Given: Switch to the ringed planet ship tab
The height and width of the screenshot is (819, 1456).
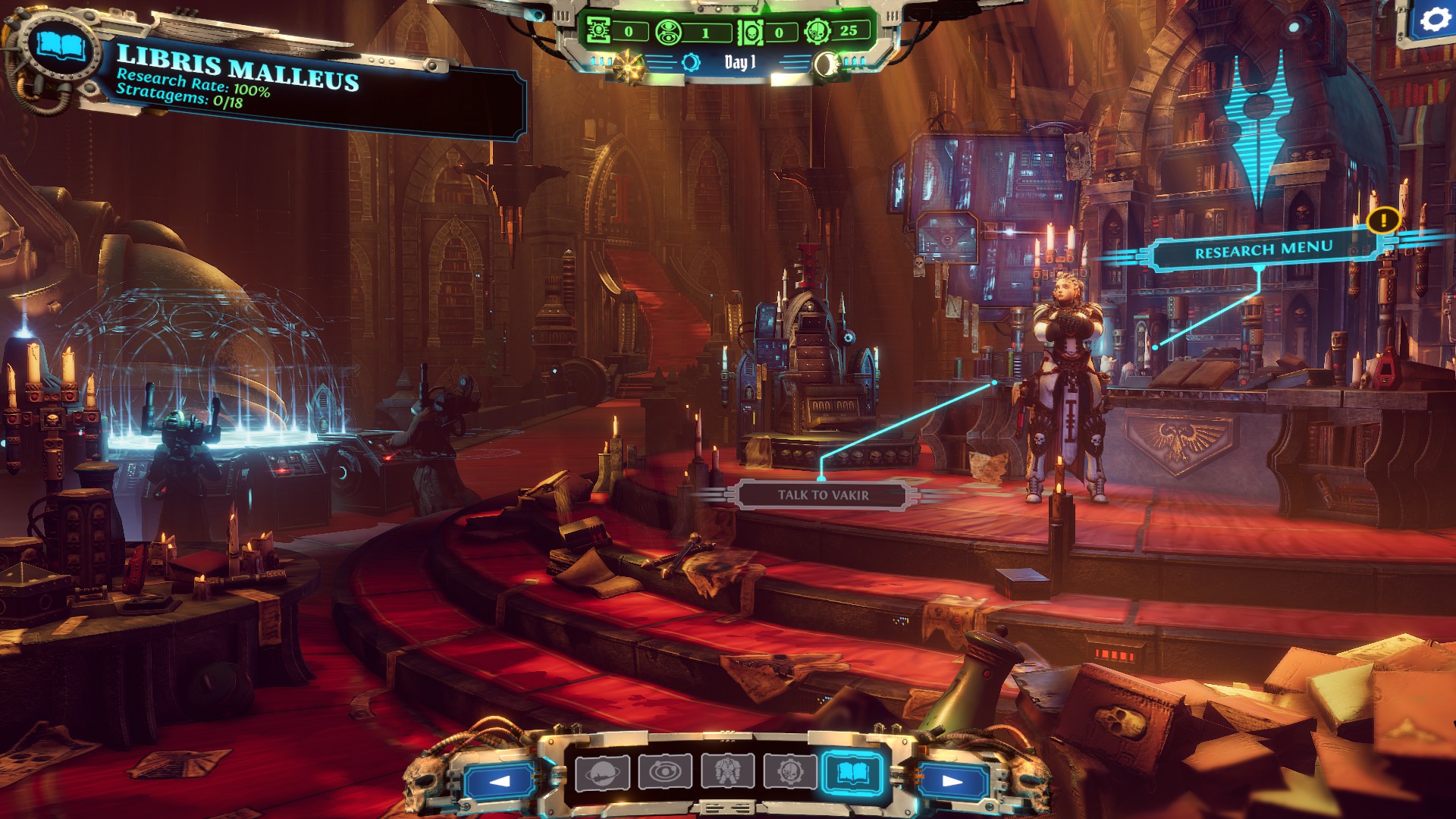Looking at the screenshot, I should click(602, 773).
